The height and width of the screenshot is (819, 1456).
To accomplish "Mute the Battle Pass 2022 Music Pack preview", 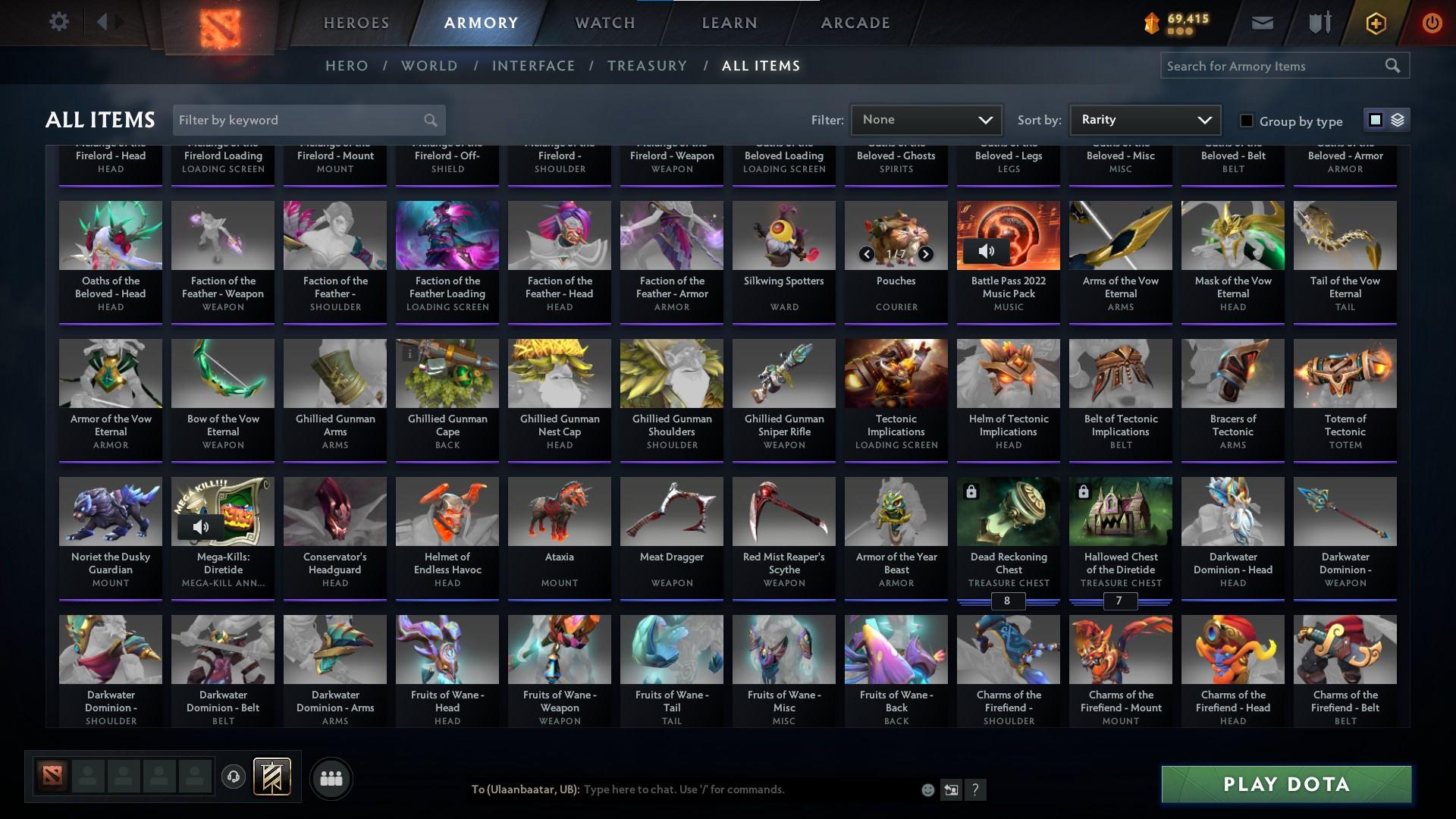I will pos(987,249).
